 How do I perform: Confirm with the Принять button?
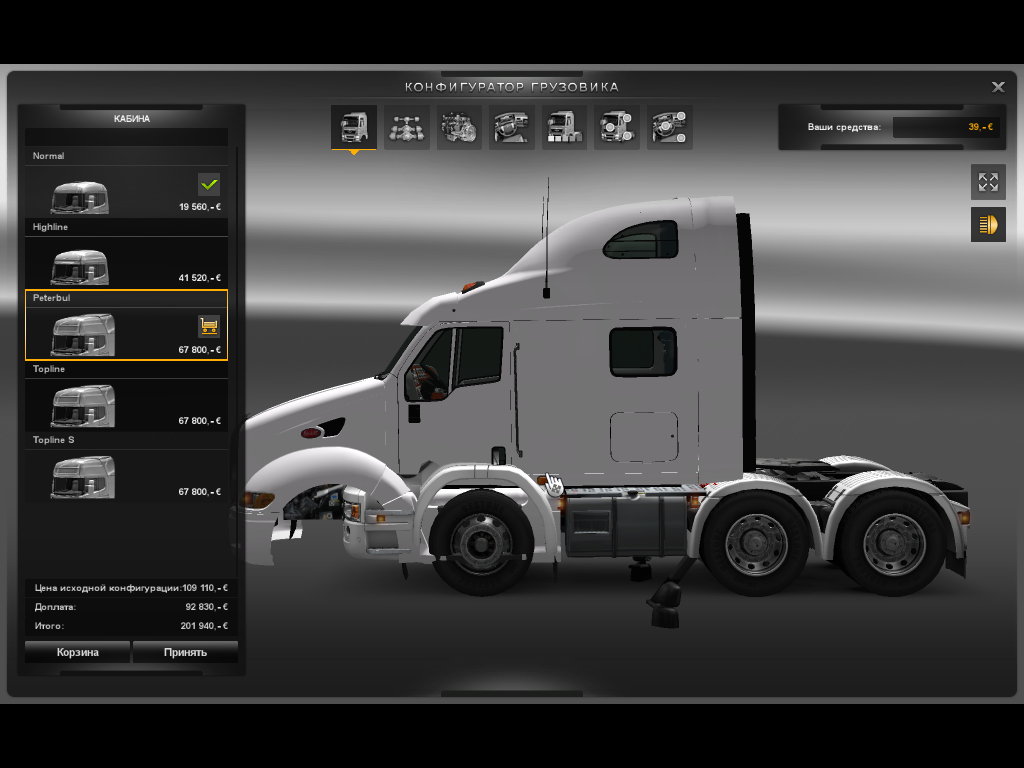coord(185,652)
